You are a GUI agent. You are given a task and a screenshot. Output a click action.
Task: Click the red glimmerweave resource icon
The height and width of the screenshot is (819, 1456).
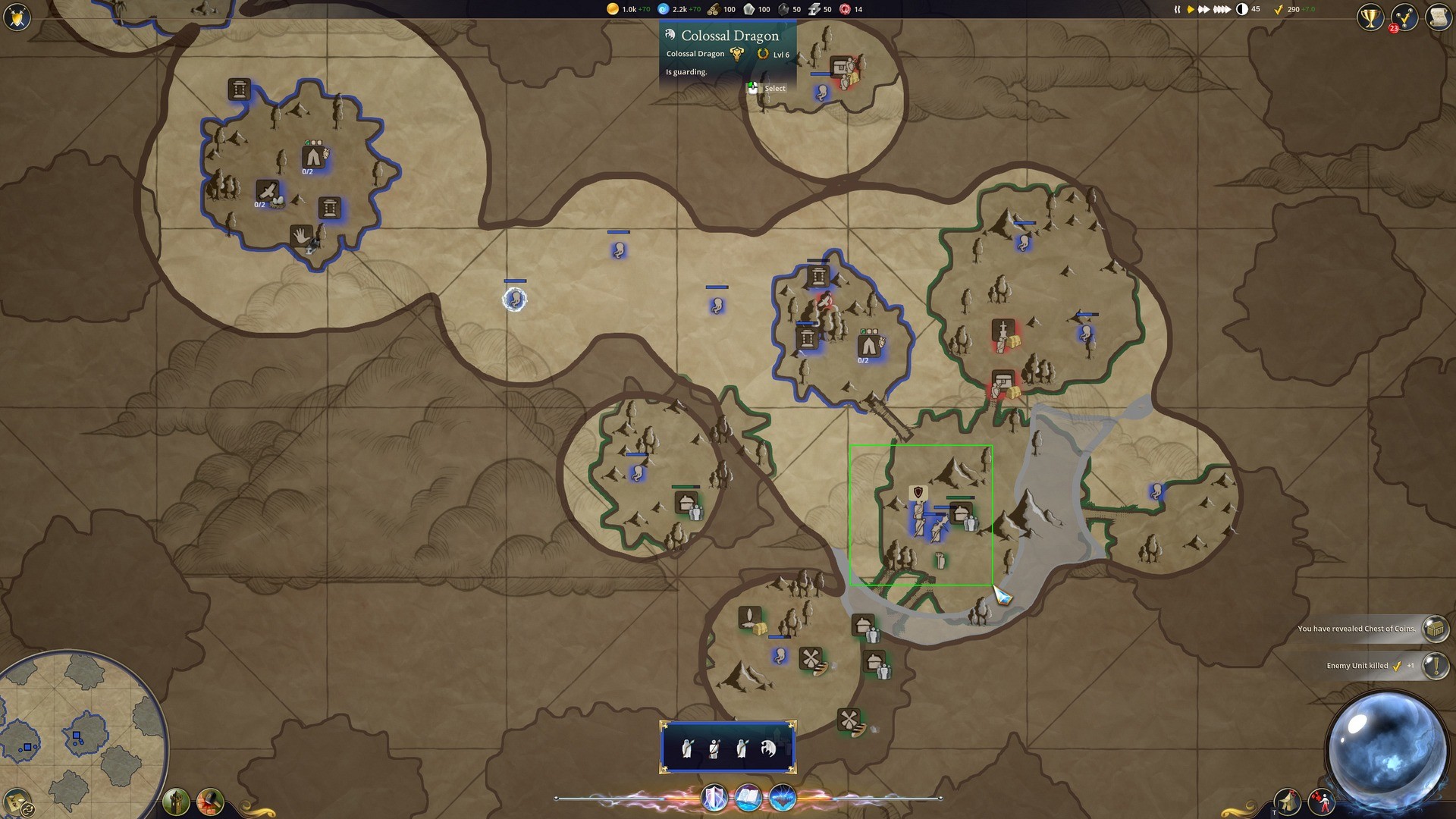(x=844, y=9)
